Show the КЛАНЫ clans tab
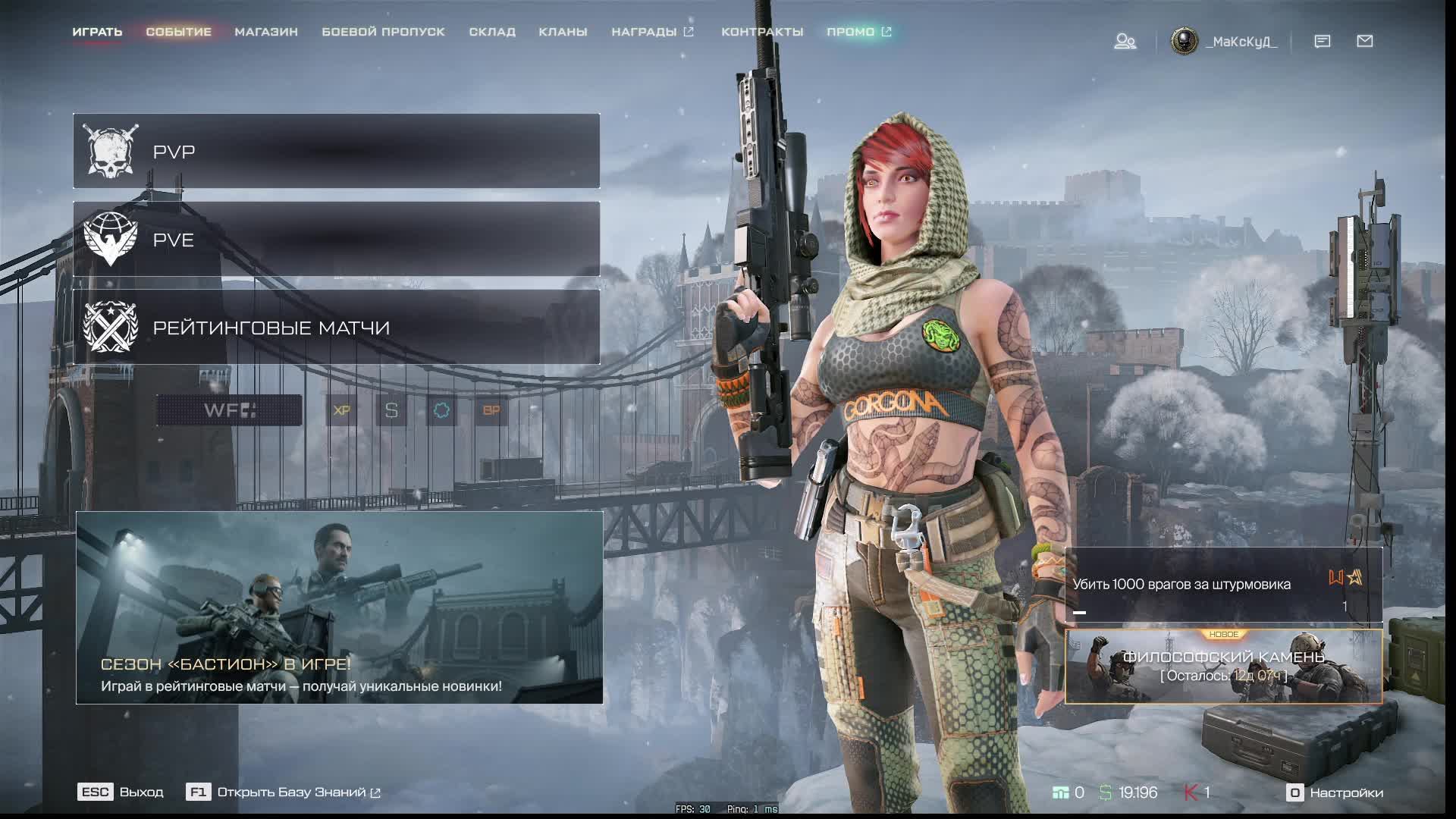 click(x=563, y=32)
